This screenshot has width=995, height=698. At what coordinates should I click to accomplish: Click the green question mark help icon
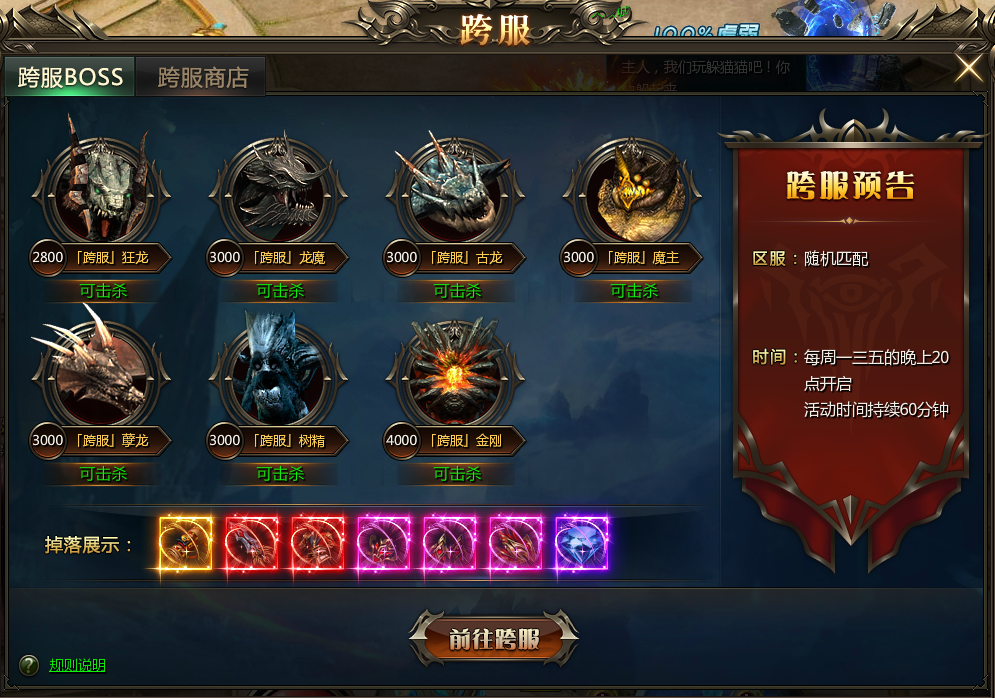(x=30, y=665)
